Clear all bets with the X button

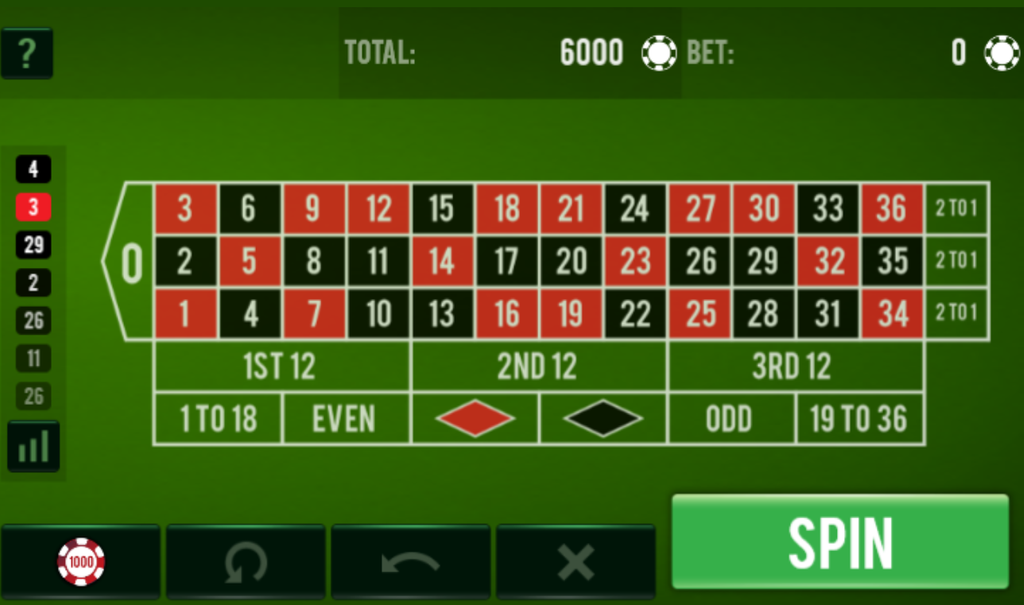(575, 562)
